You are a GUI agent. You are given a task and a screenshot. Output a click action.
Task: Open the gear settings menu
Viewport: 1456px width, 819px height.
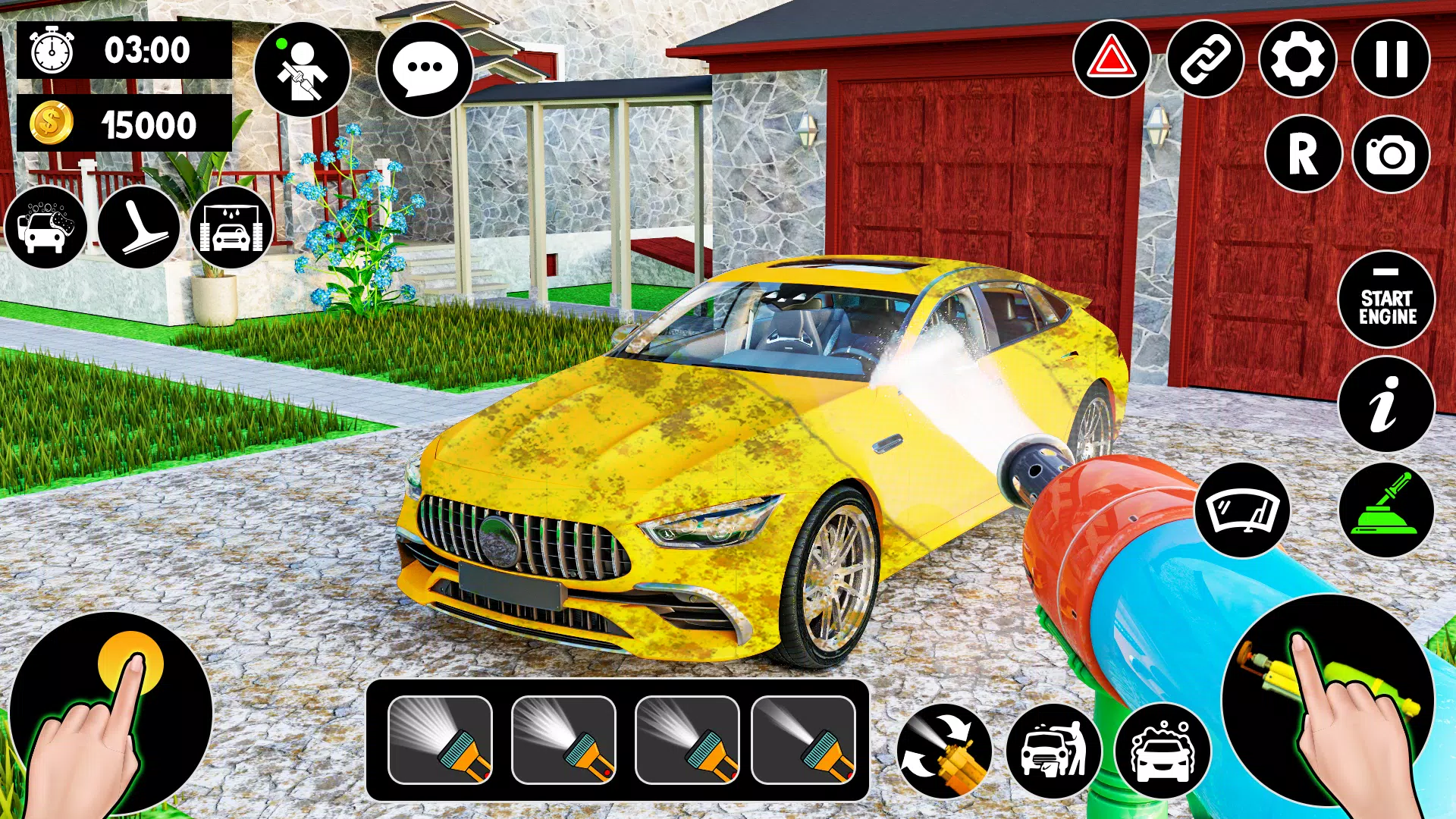click(1298, 59)
